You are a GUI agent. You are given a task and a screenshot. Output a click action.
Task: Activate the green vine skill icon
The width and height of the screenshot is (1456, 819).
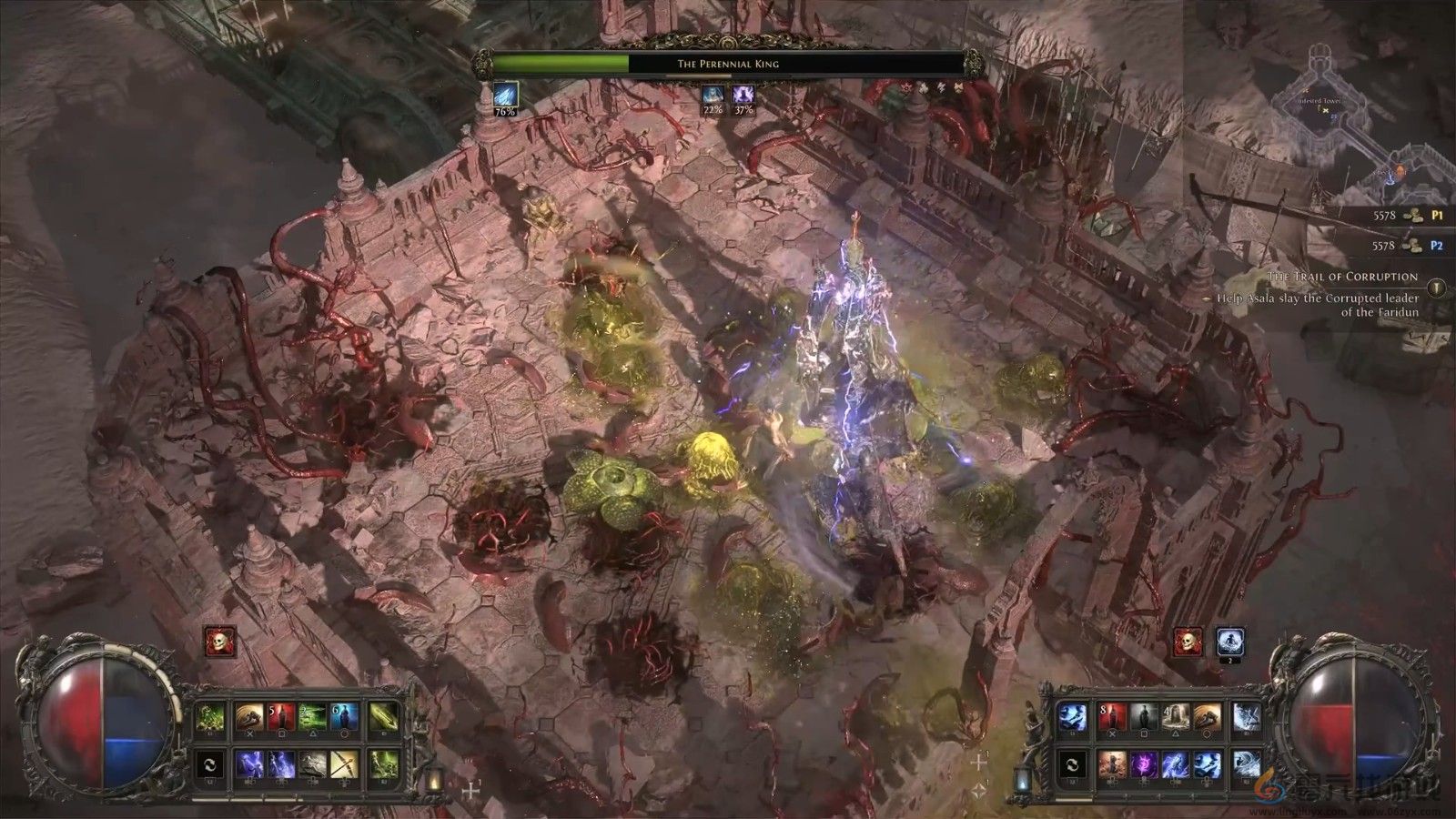210,718
